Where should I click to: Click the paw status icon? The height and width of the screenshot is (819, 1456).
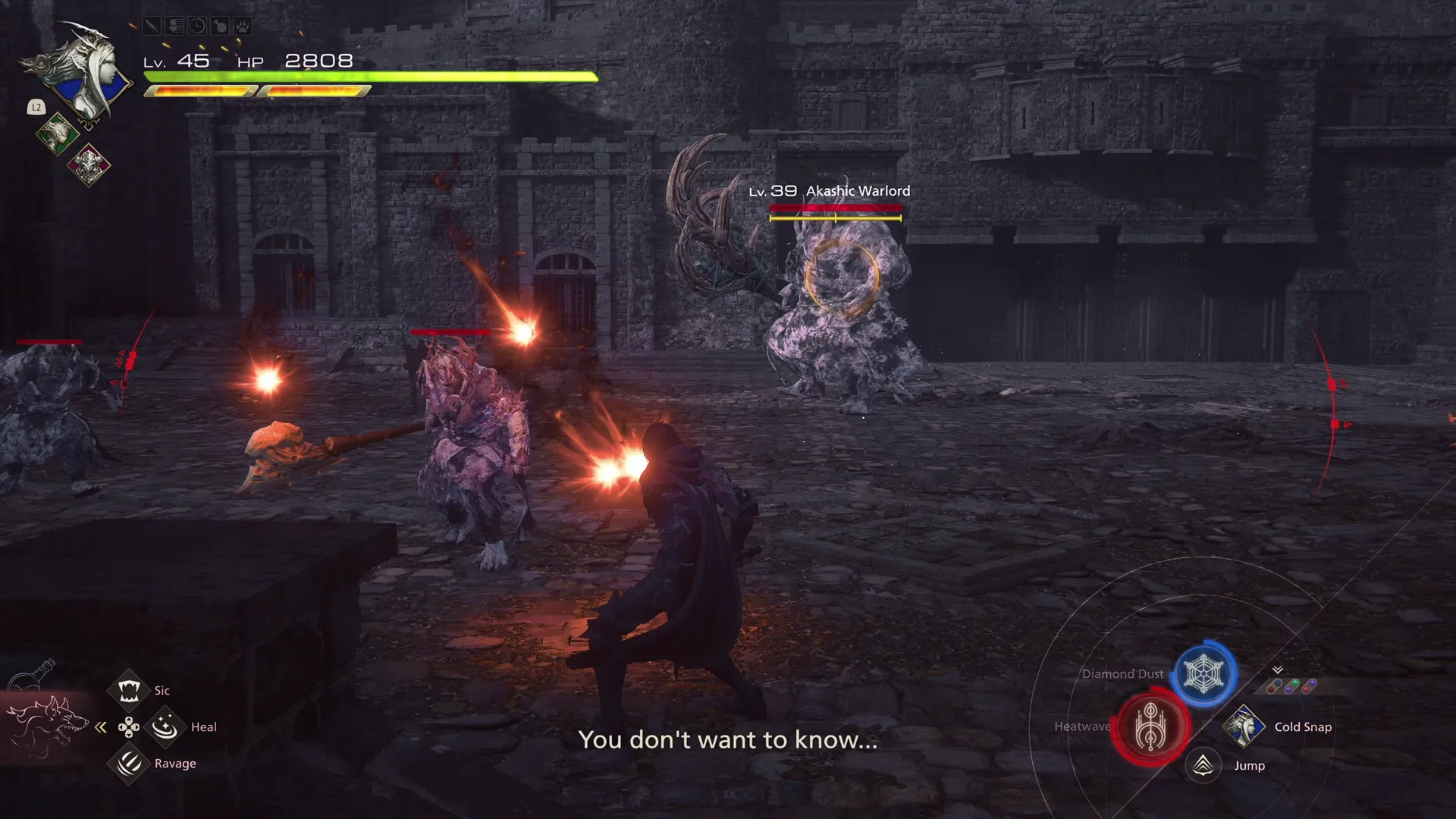(242, 27)
